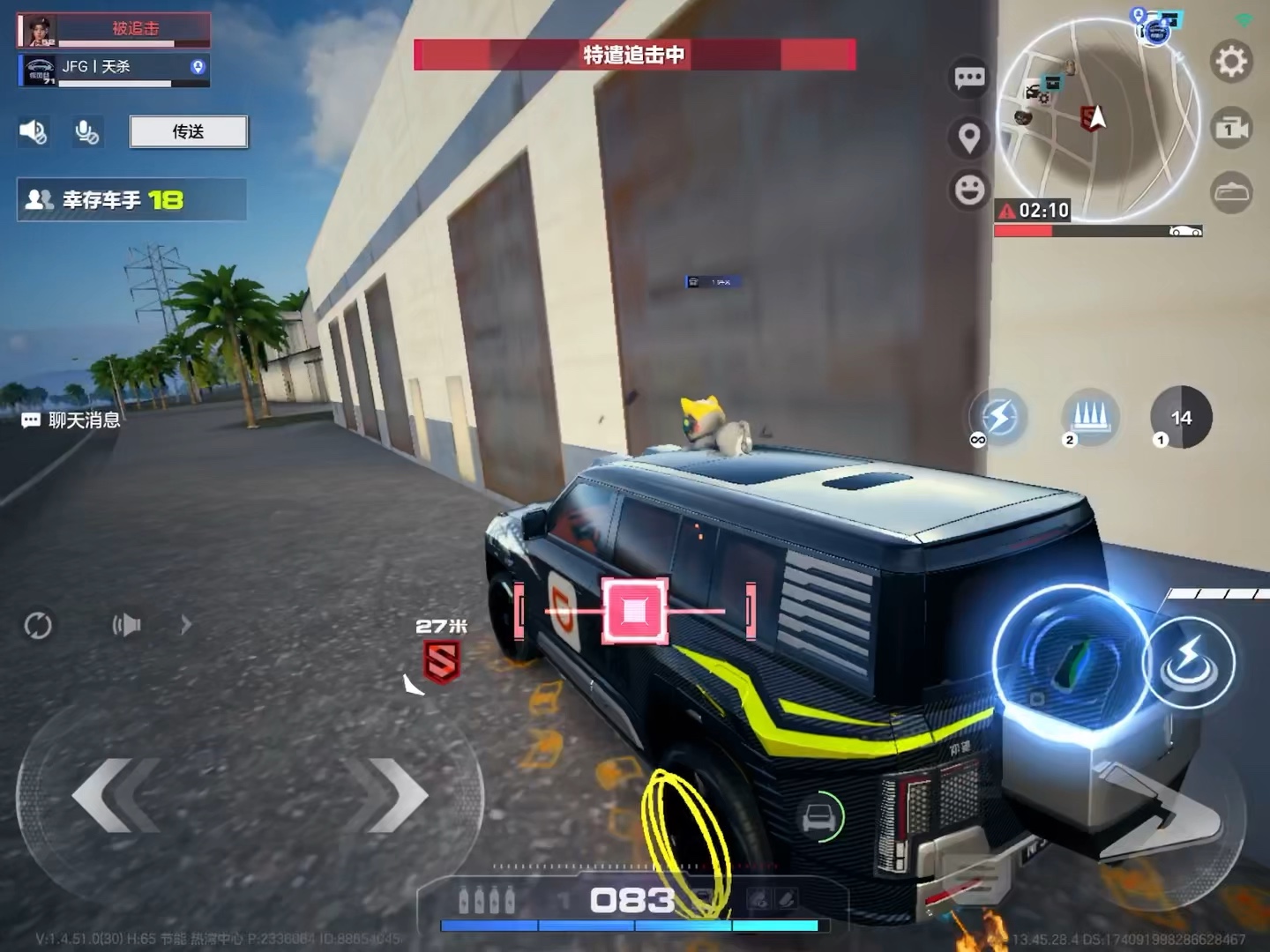Click the 传送 teleport button
Image resolution: width=1270 pixels, height=952 pixels.
[x=188, y=132]
